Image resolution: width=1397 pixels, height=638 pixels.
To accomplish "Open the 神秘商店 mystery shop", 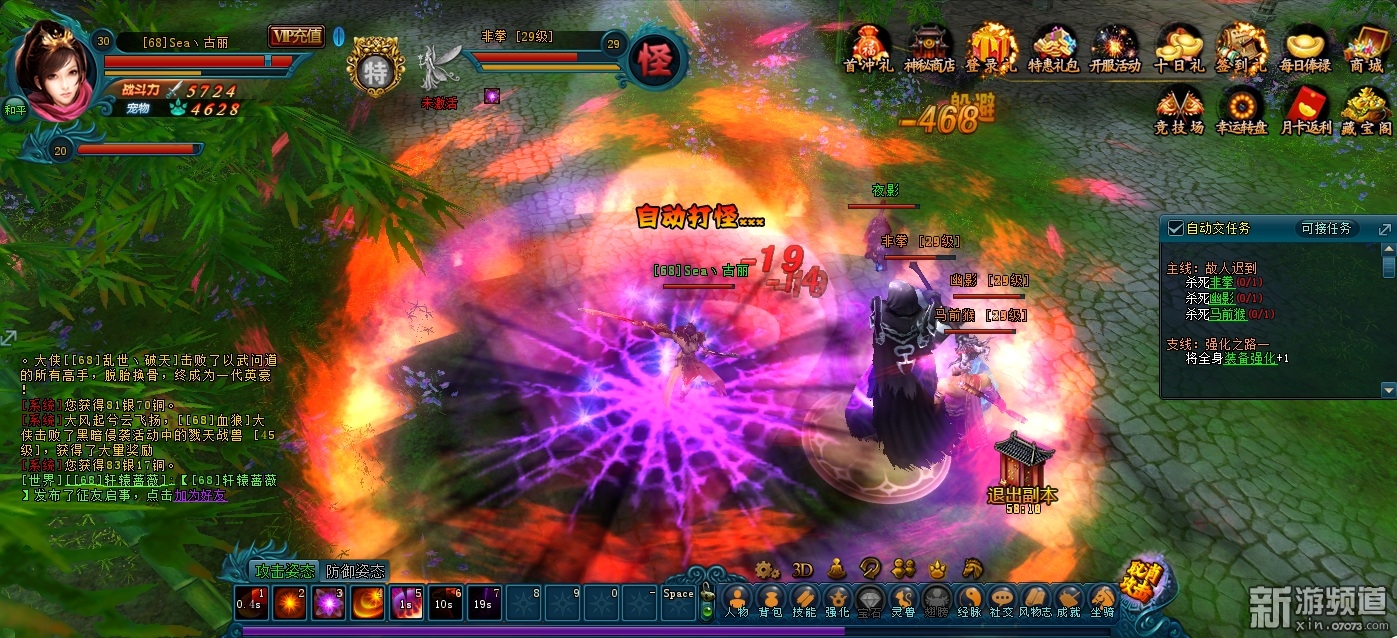I will [930, 47].
